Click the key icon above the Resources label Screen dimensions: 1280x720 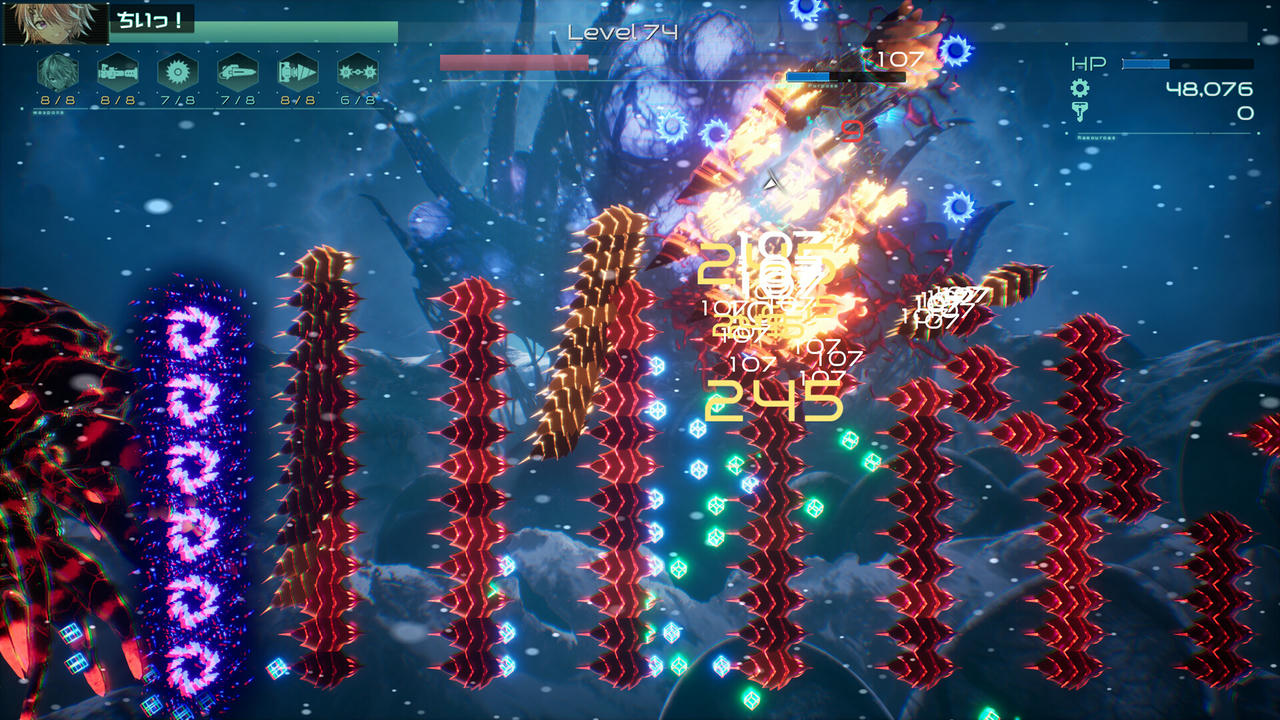tap(1080, 110)
